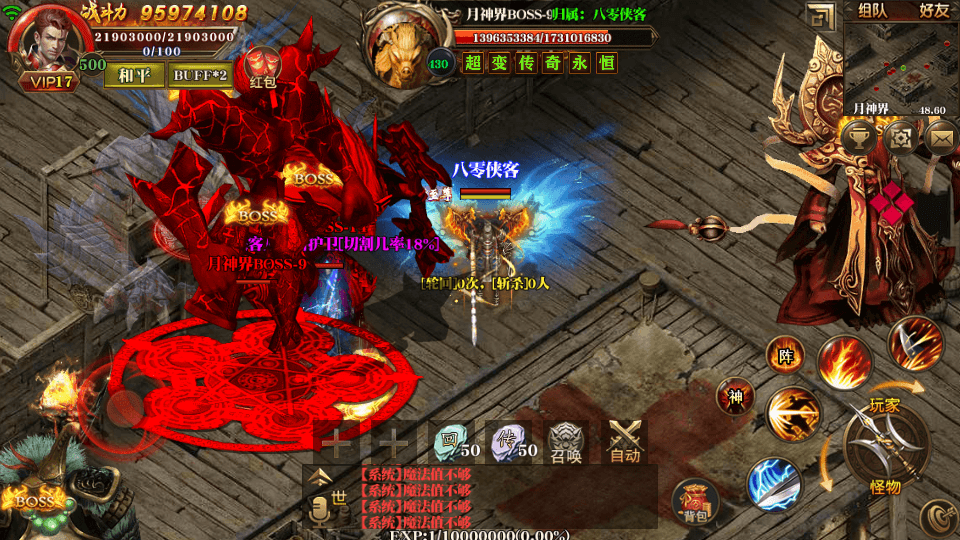Trigger the fiery blade slash skill
The image size is (960, 540).
(x=915, y=343)
